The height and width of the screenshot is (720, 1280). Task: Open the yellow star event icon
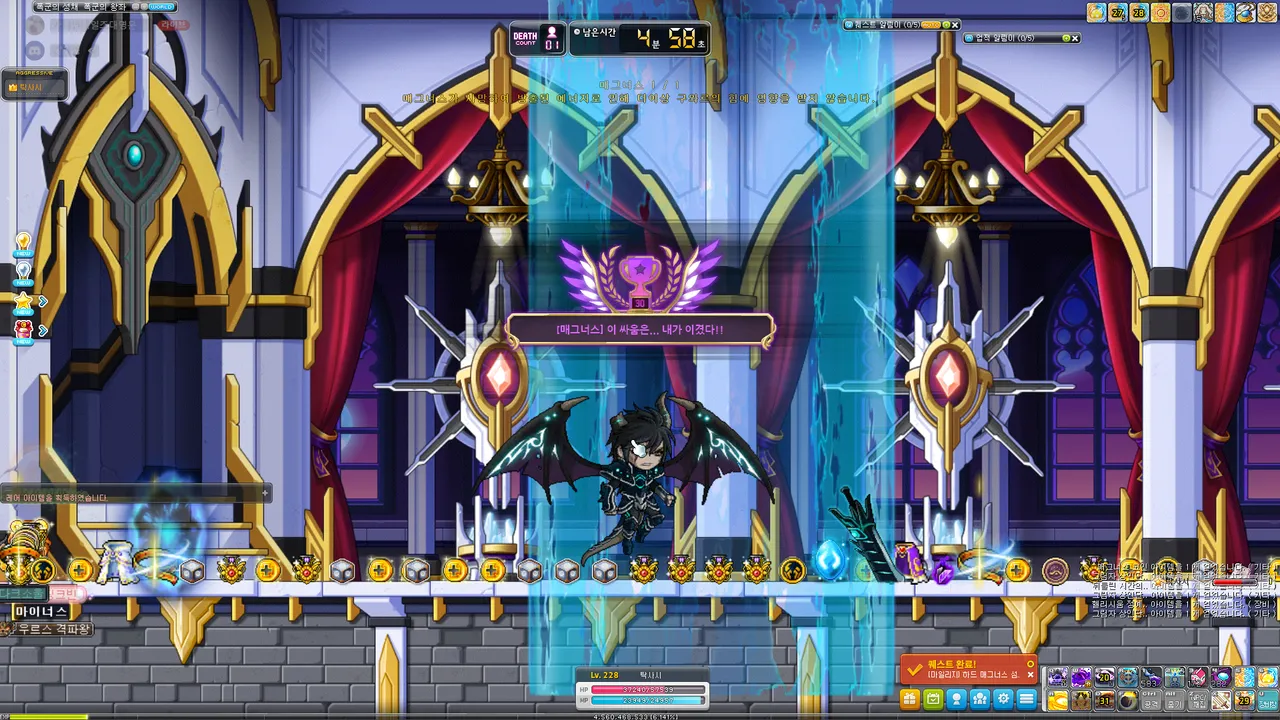[x=23, y=300]
